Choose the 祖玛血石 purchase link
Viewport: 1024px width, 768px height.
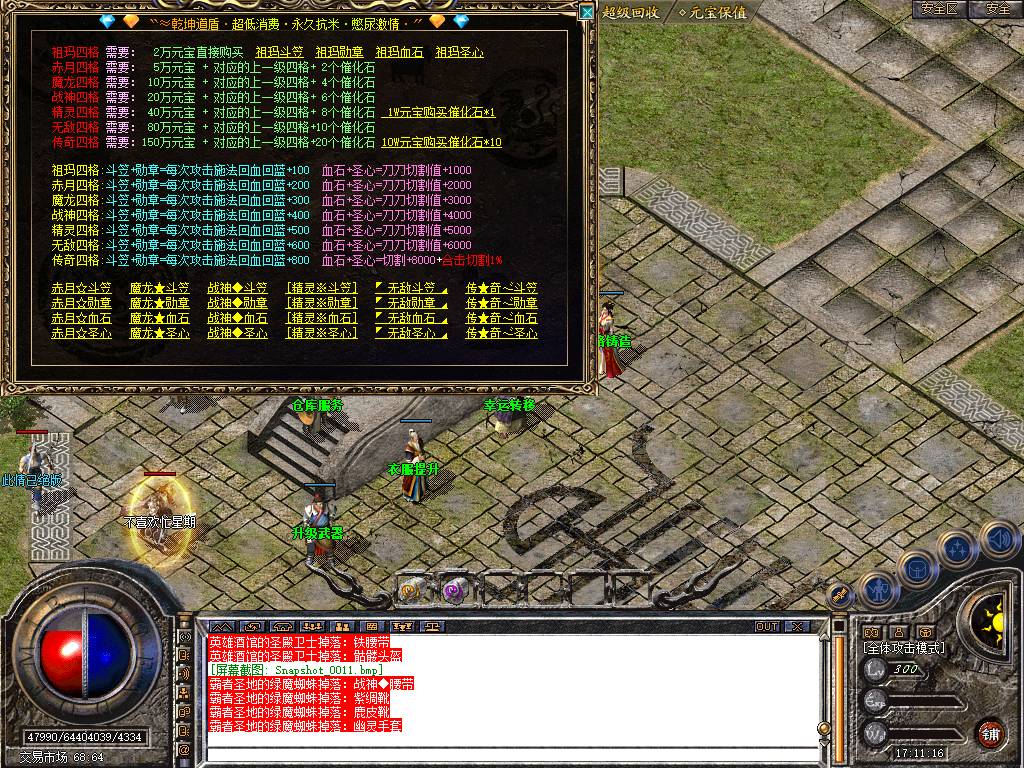(399, 52)
